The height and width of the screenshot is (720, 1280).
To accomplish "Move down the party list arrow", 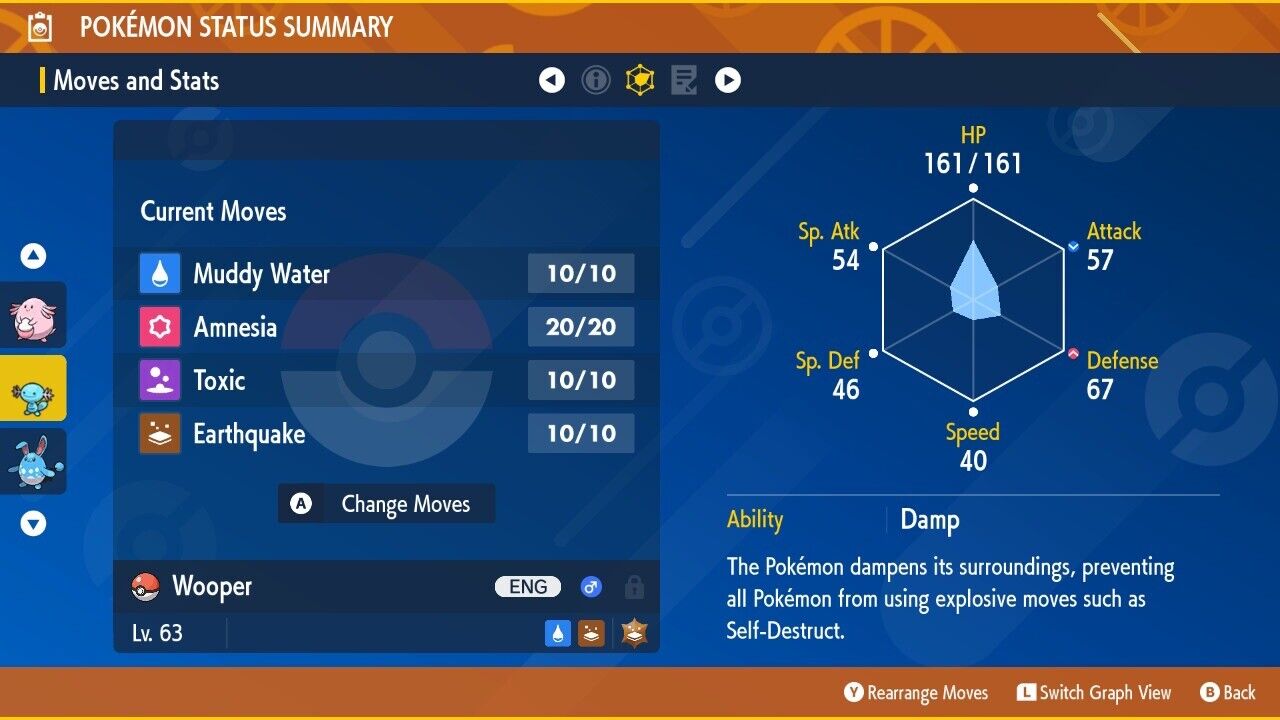I will coord(33,523).
